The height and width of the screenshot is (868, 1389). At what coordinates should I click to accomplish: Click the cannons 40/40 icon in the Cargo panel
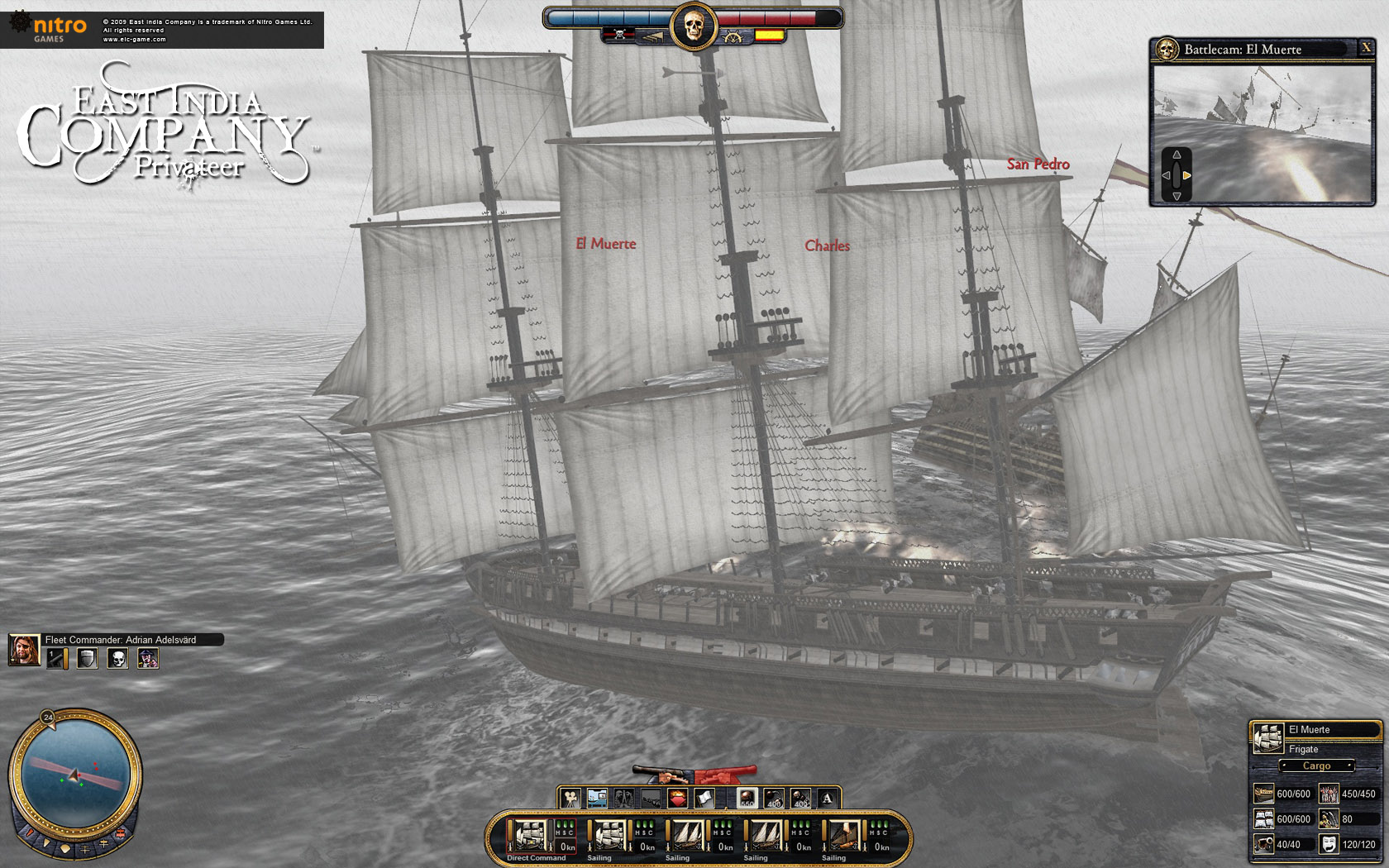[x=1266, y=843]
